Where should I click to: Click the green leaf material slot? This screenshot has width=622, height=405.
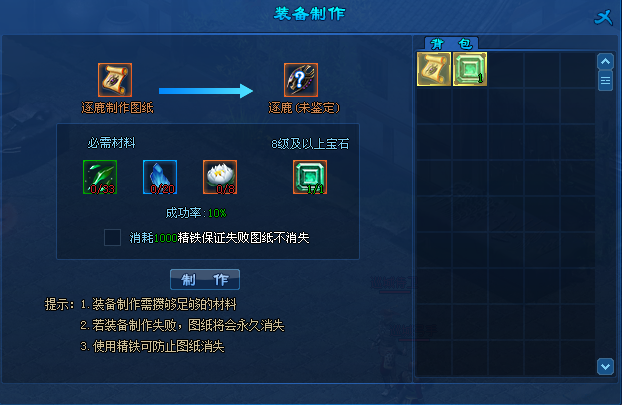coord(100,176)
